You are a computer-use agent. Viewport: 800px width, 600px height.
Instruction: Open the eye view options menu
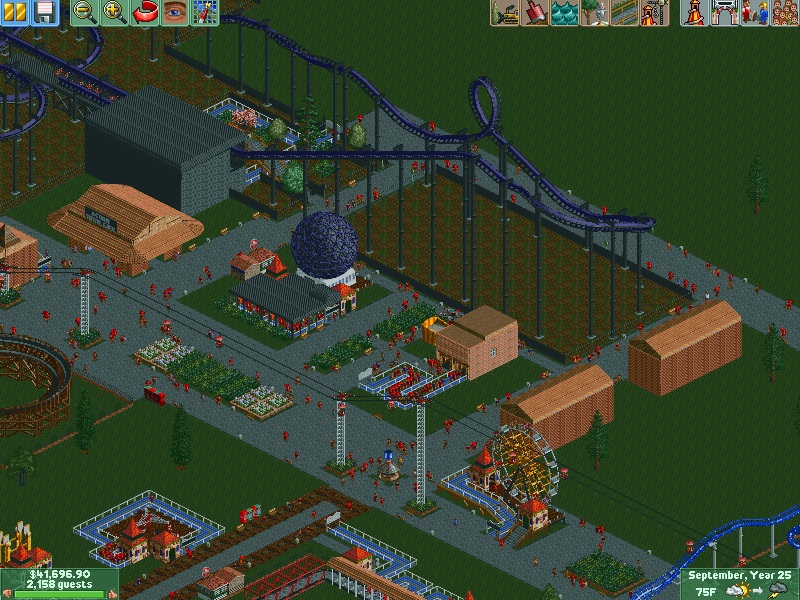175,13
